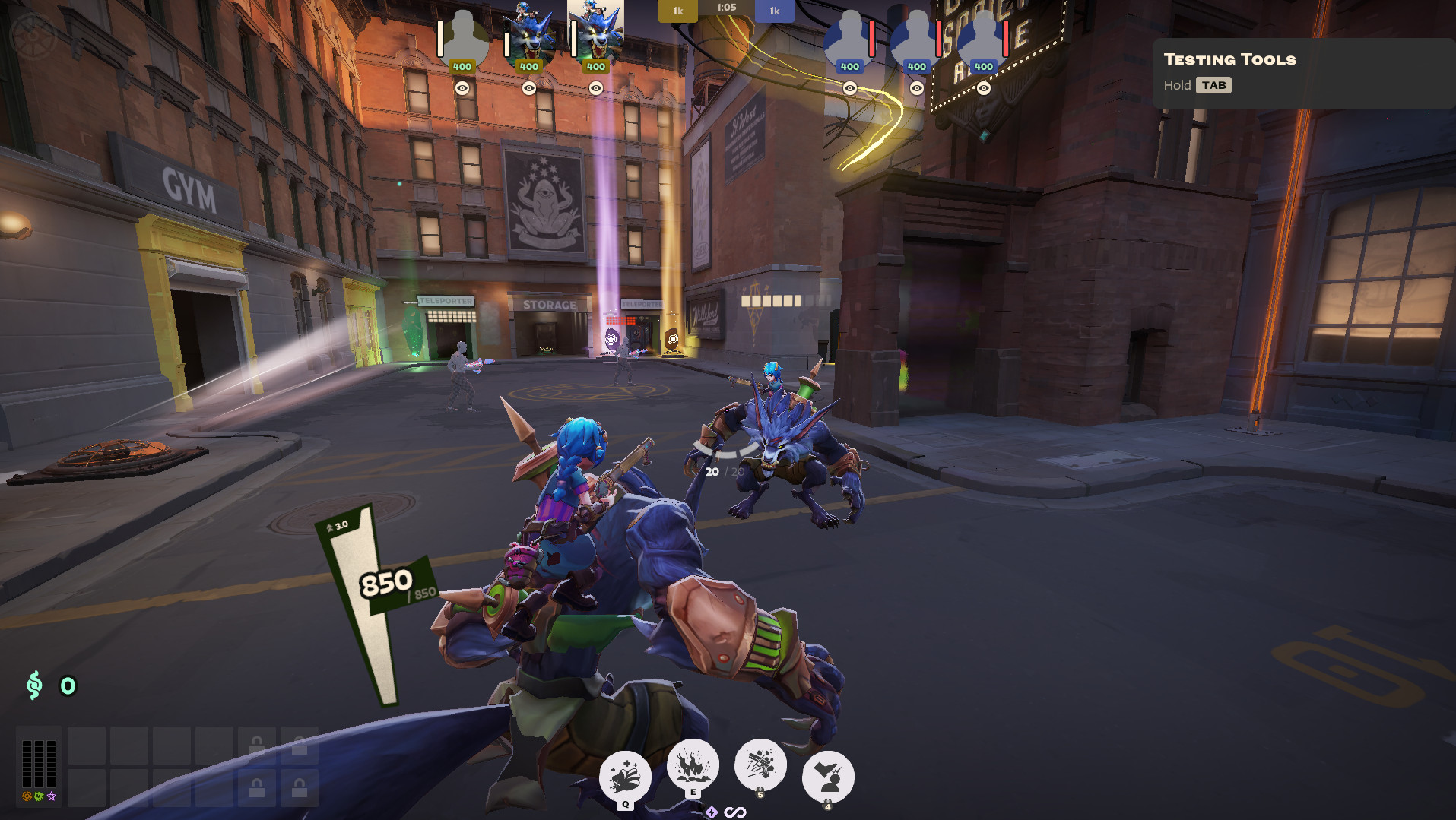Image resolution: width=1456 pixels, height=820 pixels.
Task: Activate the E wolf pounce ability
Action: pyautogui.click(x=692, y=764)
